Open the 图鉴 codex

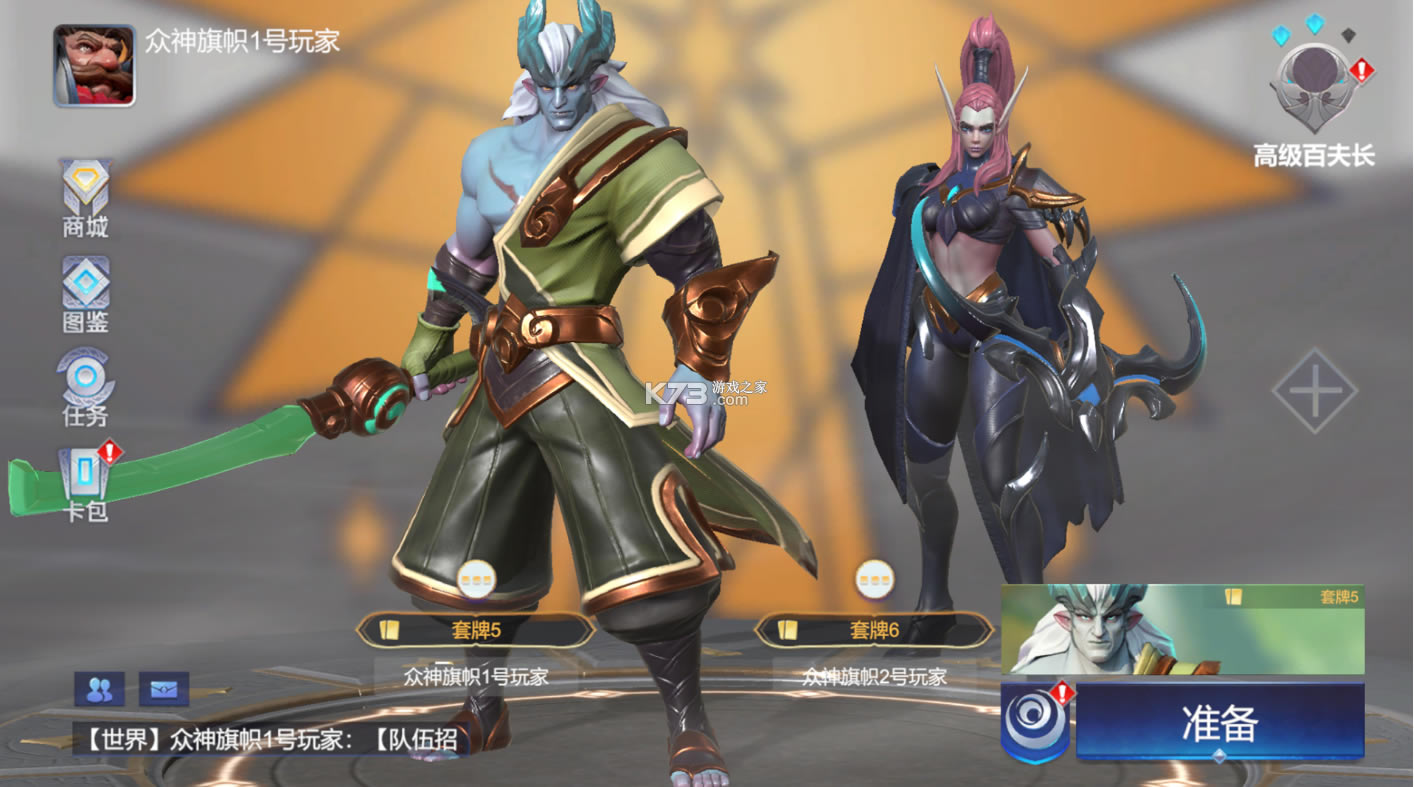tap(86, 294)
